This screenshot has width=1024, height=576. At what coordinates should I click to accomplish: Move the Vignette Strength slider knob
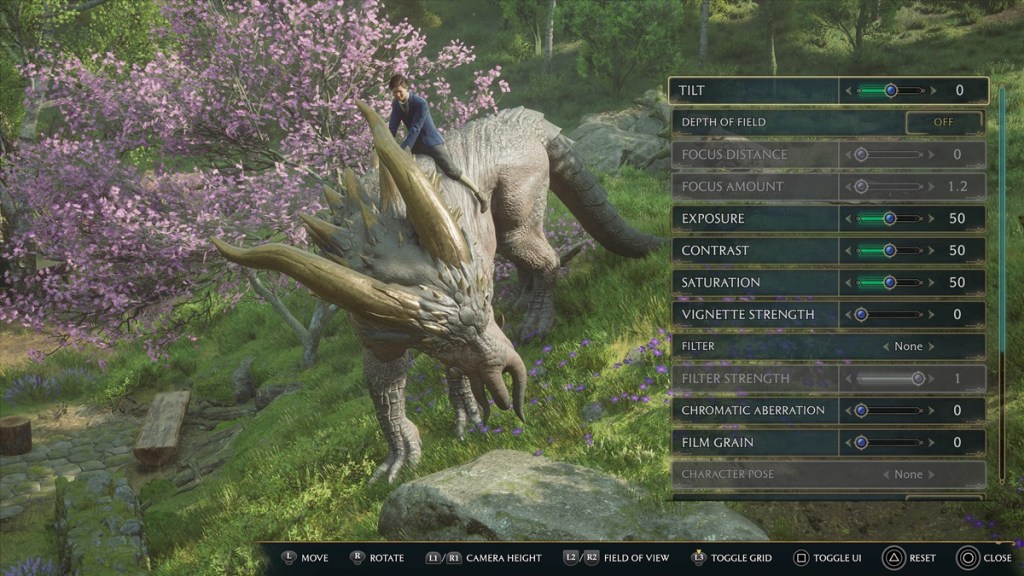coord(861,314)
